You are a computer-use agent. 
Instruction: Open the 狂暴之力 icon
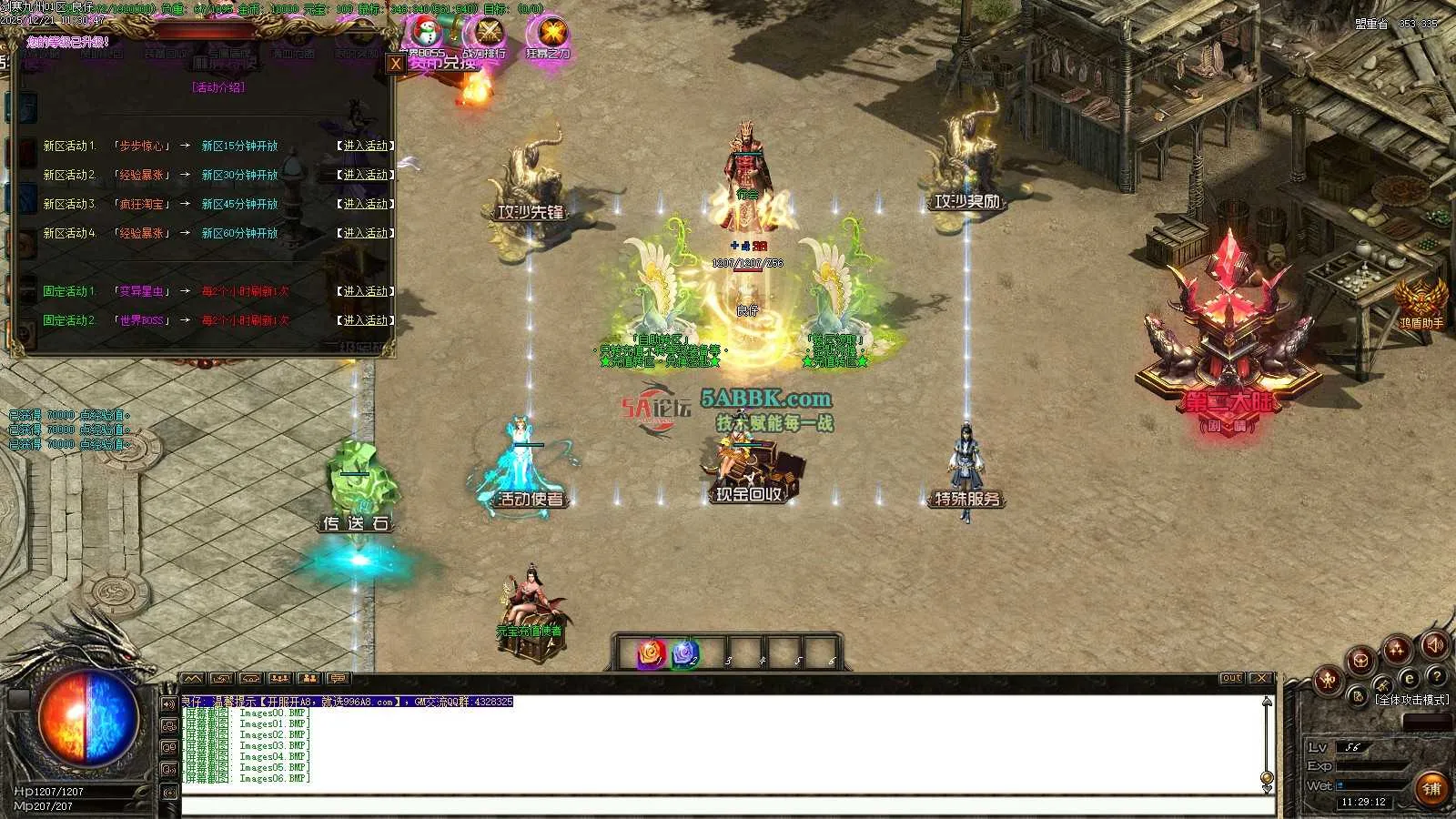point(550,35)
